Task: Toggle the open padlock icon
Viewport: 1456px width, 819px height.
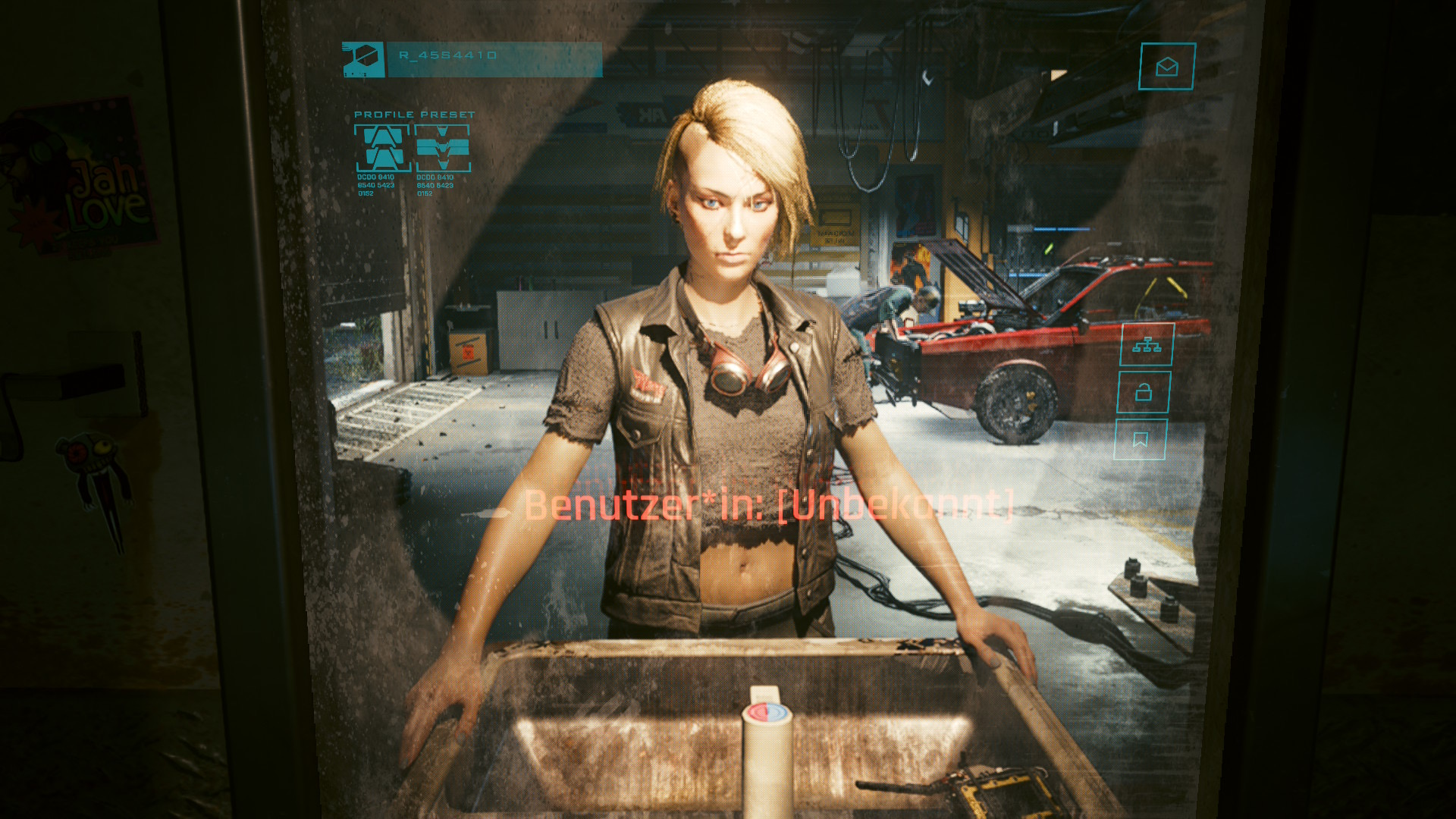Action: tap(1144, 392)
